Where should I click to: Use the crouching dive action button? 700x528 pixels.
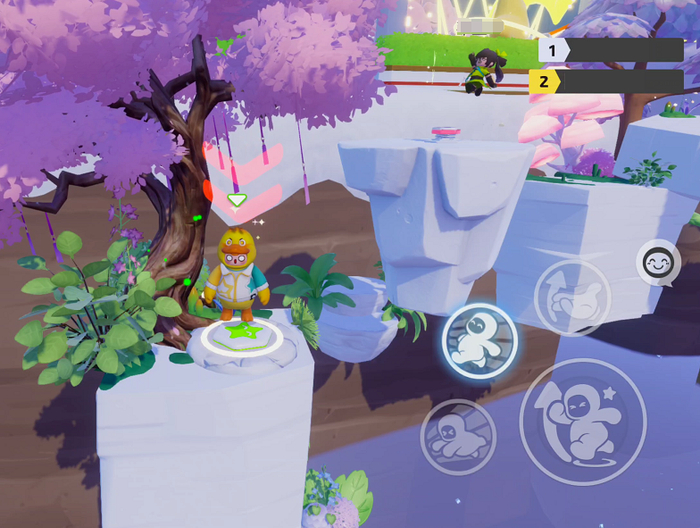458,436
